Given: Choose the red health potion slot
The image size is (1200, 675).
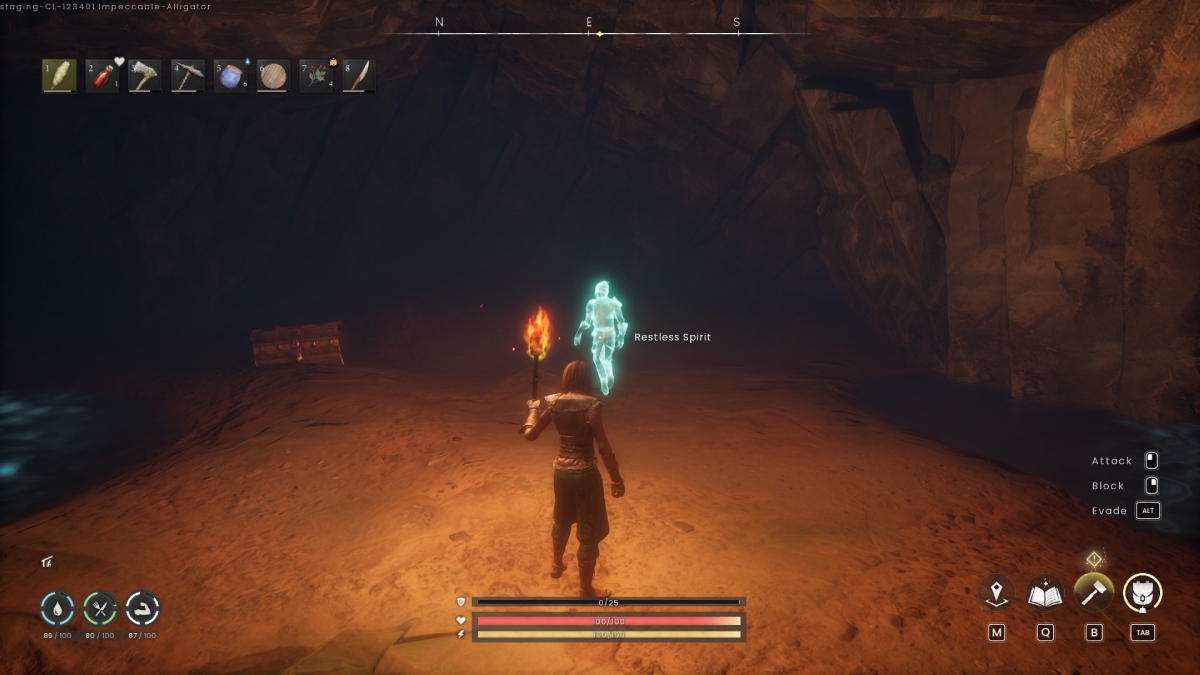Looking at the screenshot, I should point(102,76).
